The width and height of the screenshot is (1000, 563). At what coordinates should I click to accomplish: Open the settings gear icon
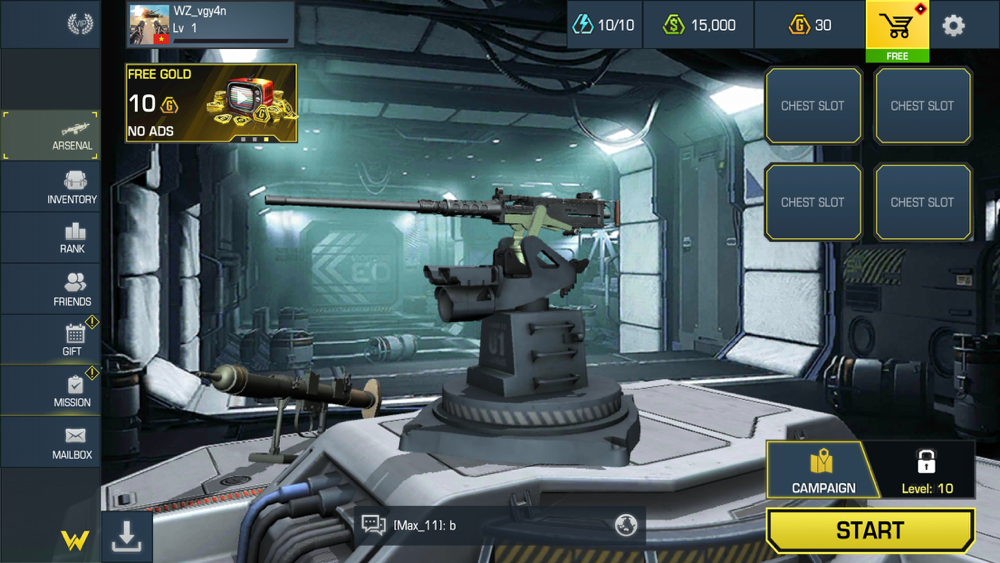click(x=953, y=25)
